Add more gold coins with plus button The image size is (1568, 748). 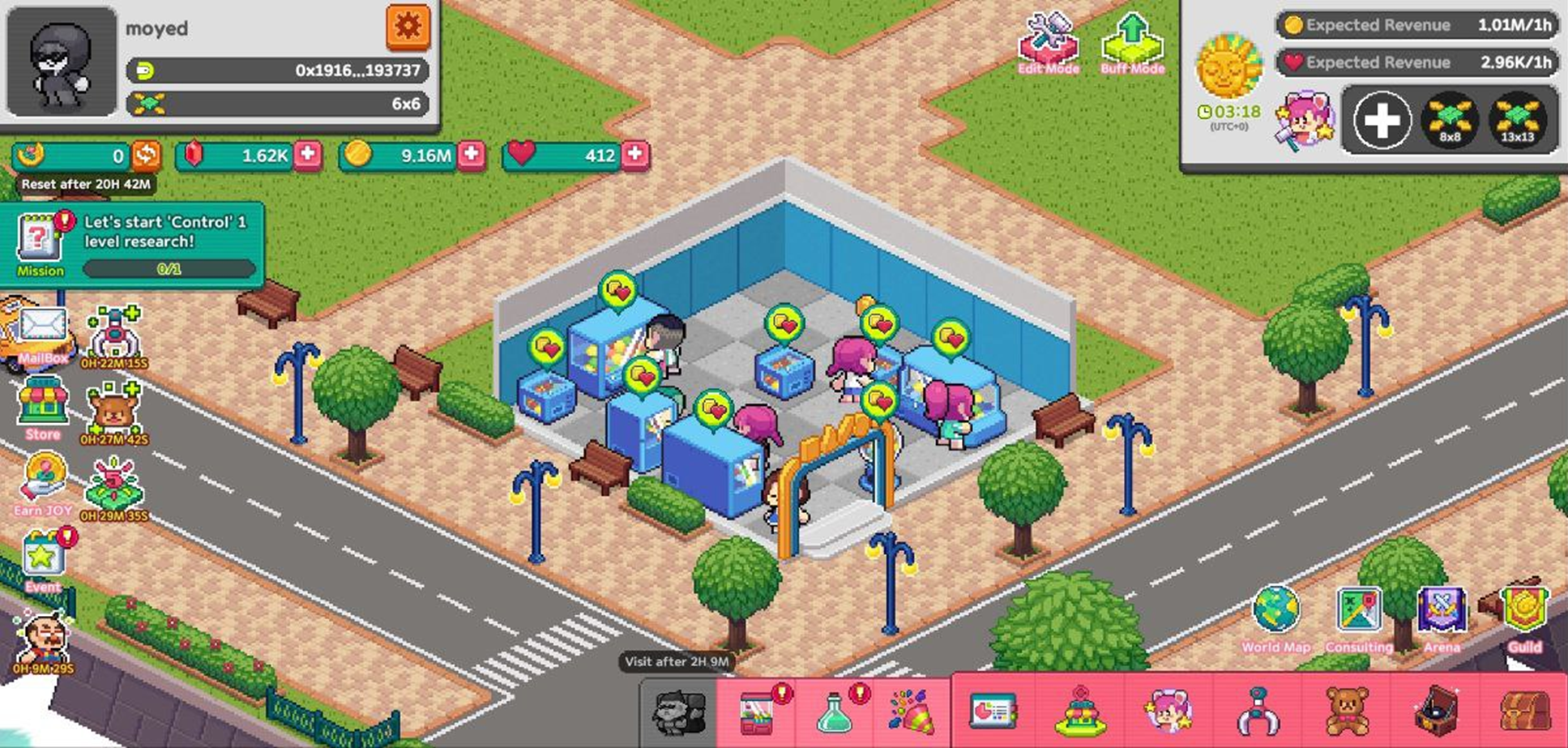(x=472, y=154)
